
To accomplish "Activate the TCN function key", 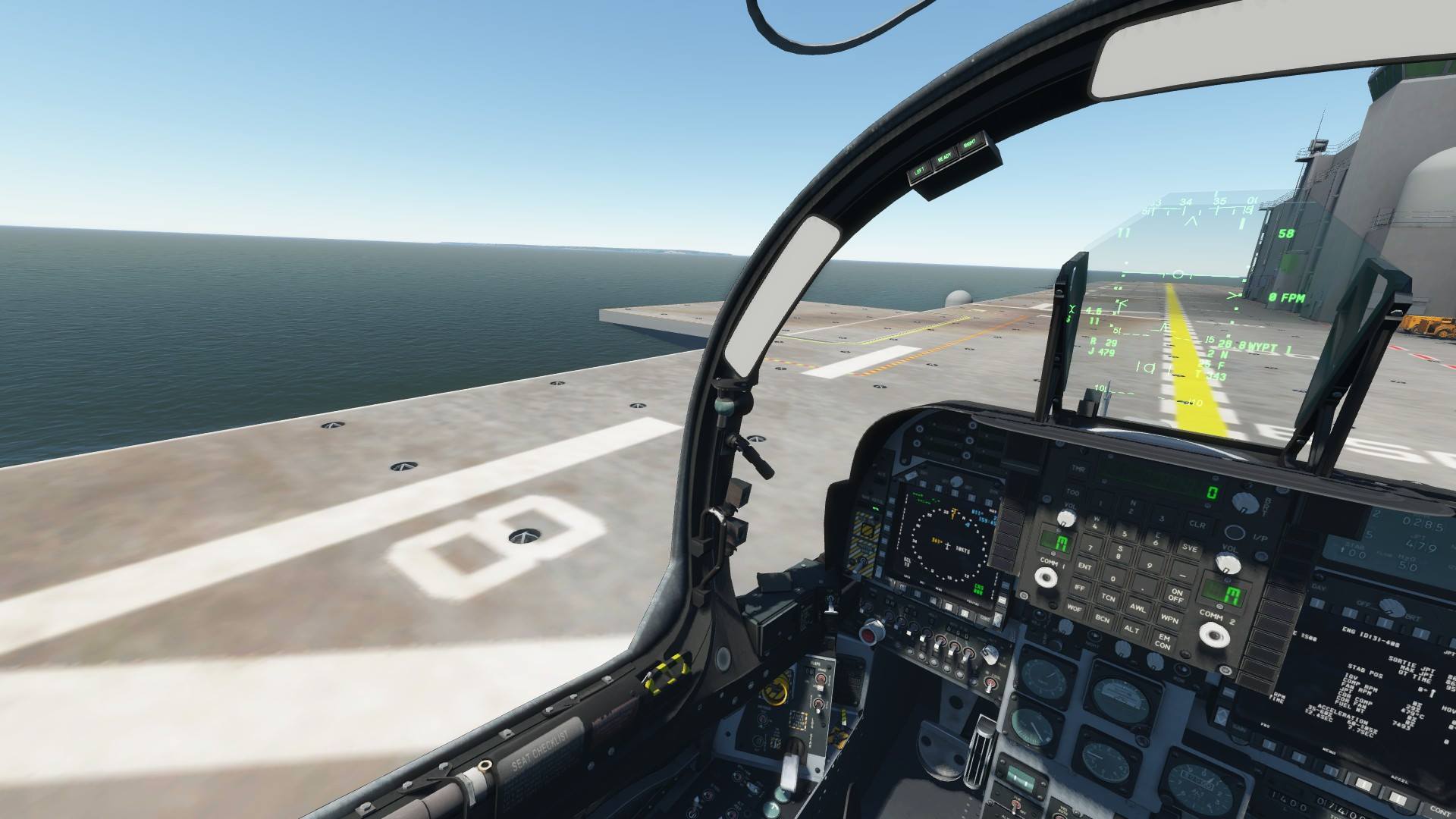I will pos(1108,598).
